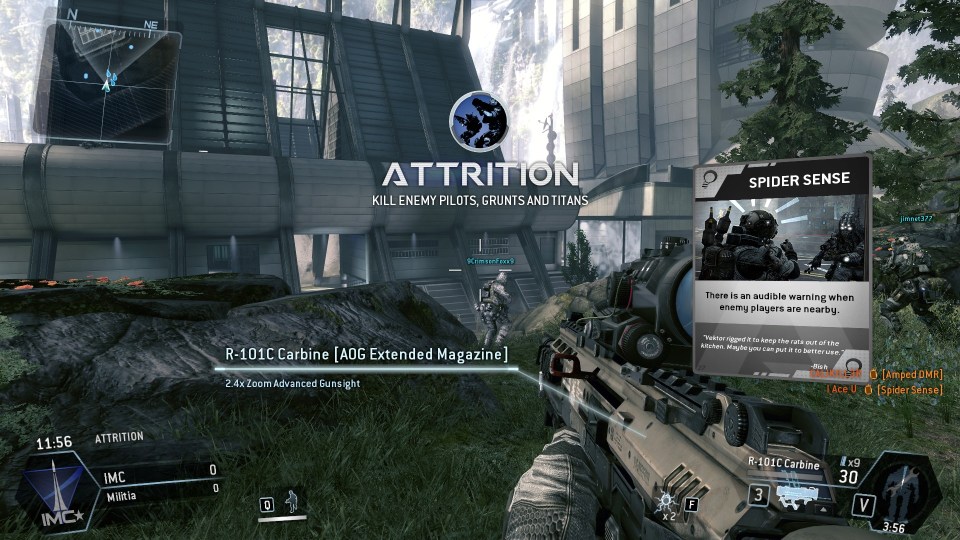The image size is (960, 540).
Task: Activate the pilot tactical ability icon
Action: point(292,500)
